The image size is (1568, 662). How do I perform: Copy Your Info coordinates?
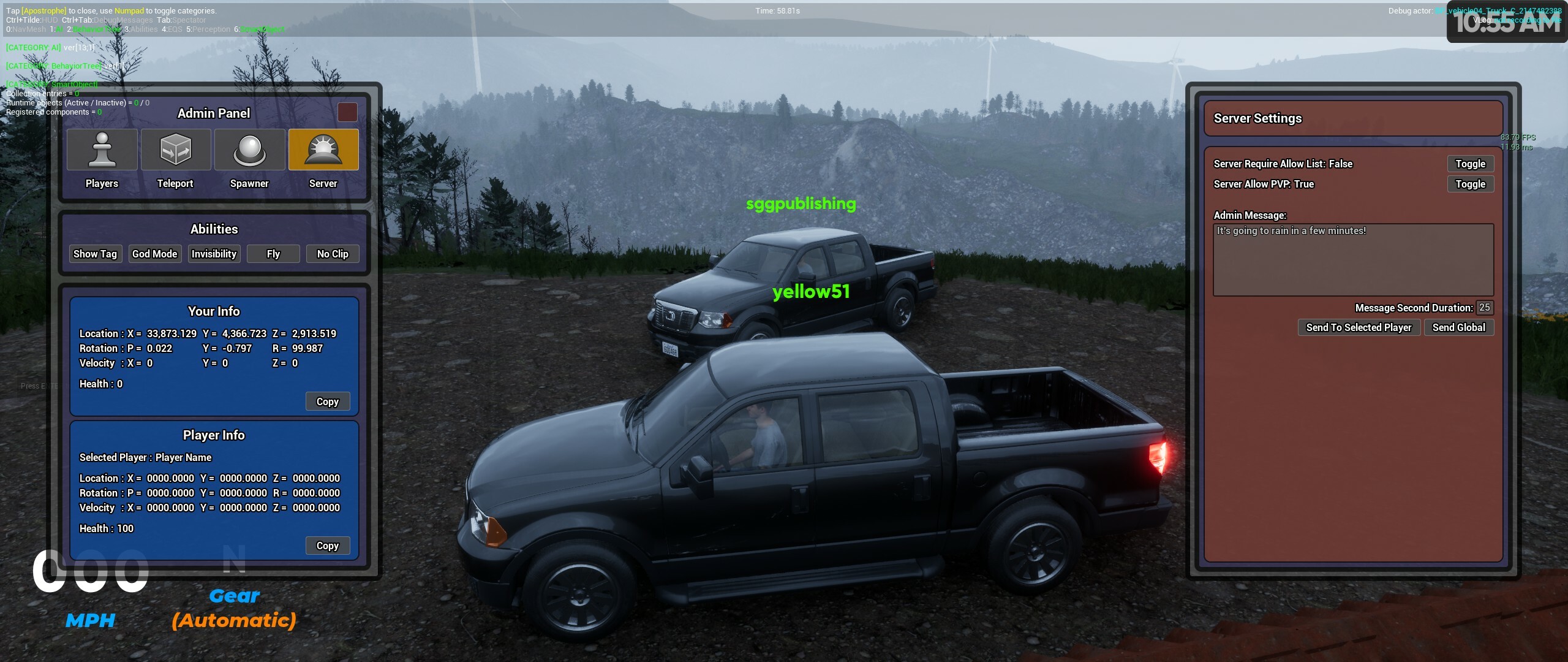pyautogui.click(x=328, y=401)
